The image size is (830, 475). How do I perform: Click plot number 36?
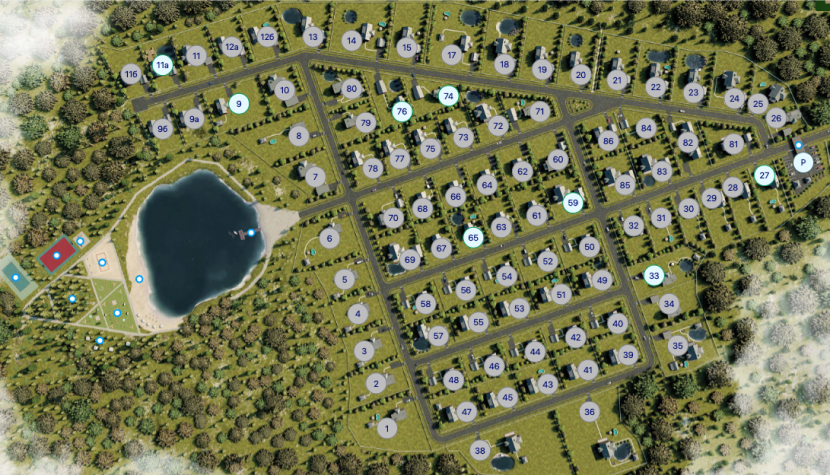pyautogui.click(x=590, y=412)
